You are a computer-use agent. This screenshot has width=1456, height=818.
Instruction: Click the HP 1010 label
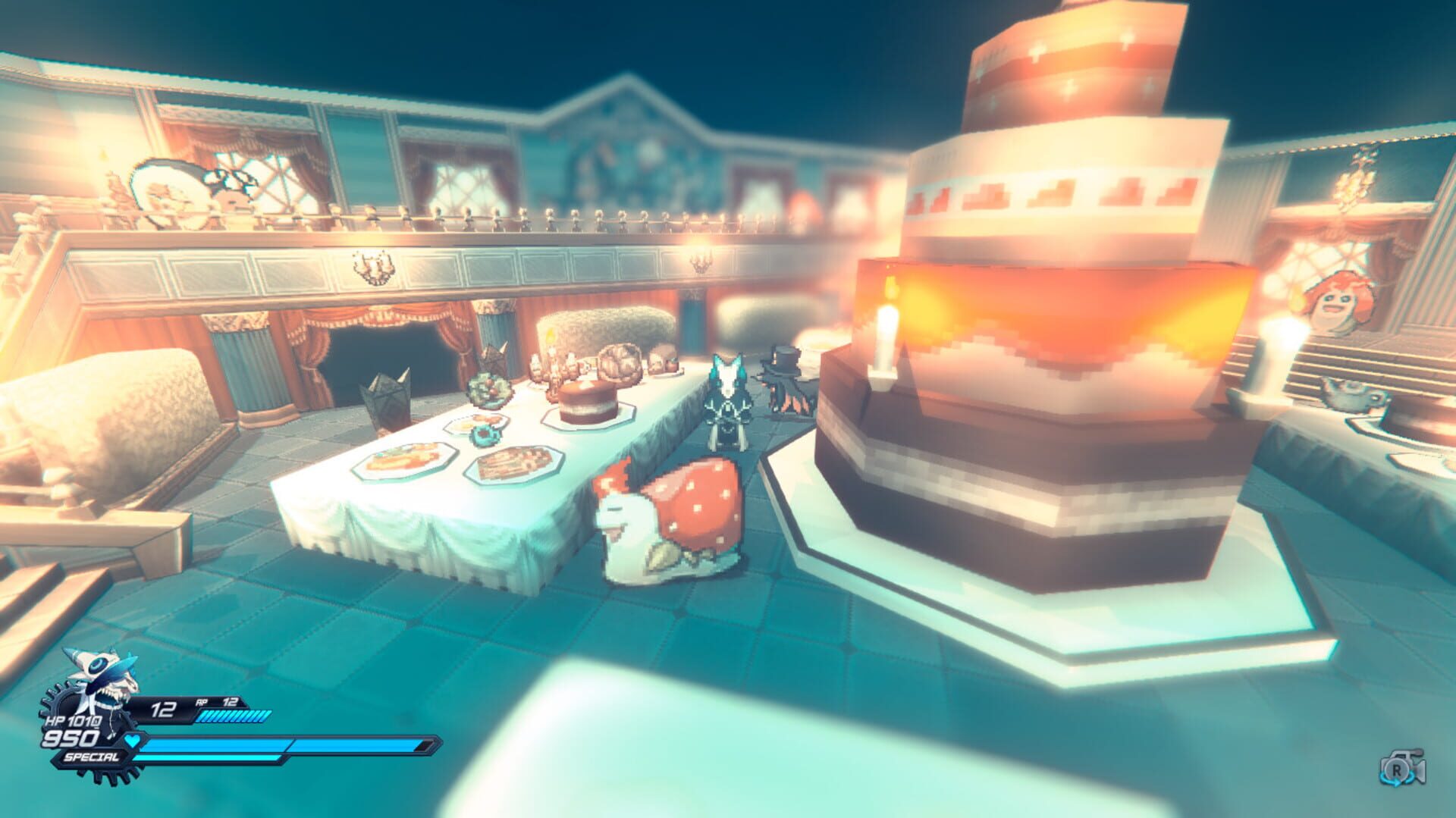74,721
